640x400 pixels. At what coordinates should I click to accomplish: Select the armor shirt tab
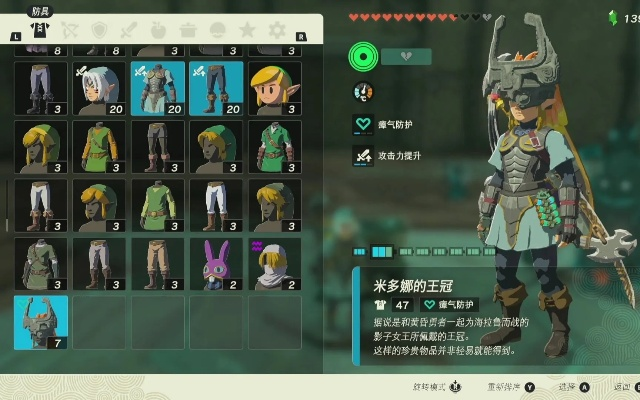pos(40,30)
